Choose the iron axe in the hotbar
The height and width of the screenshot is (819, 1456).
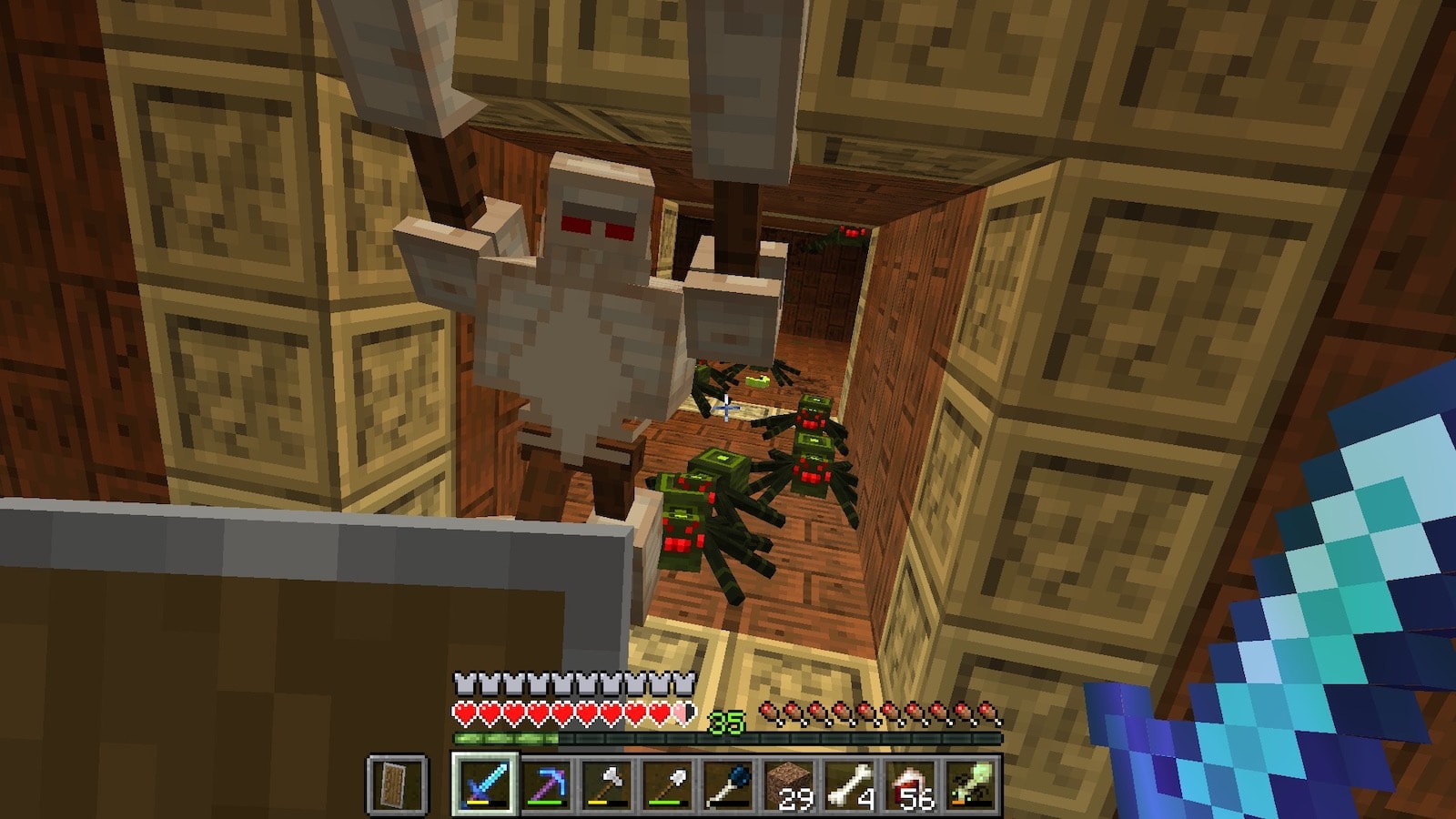pyautogui.click(x=607, y=784)
